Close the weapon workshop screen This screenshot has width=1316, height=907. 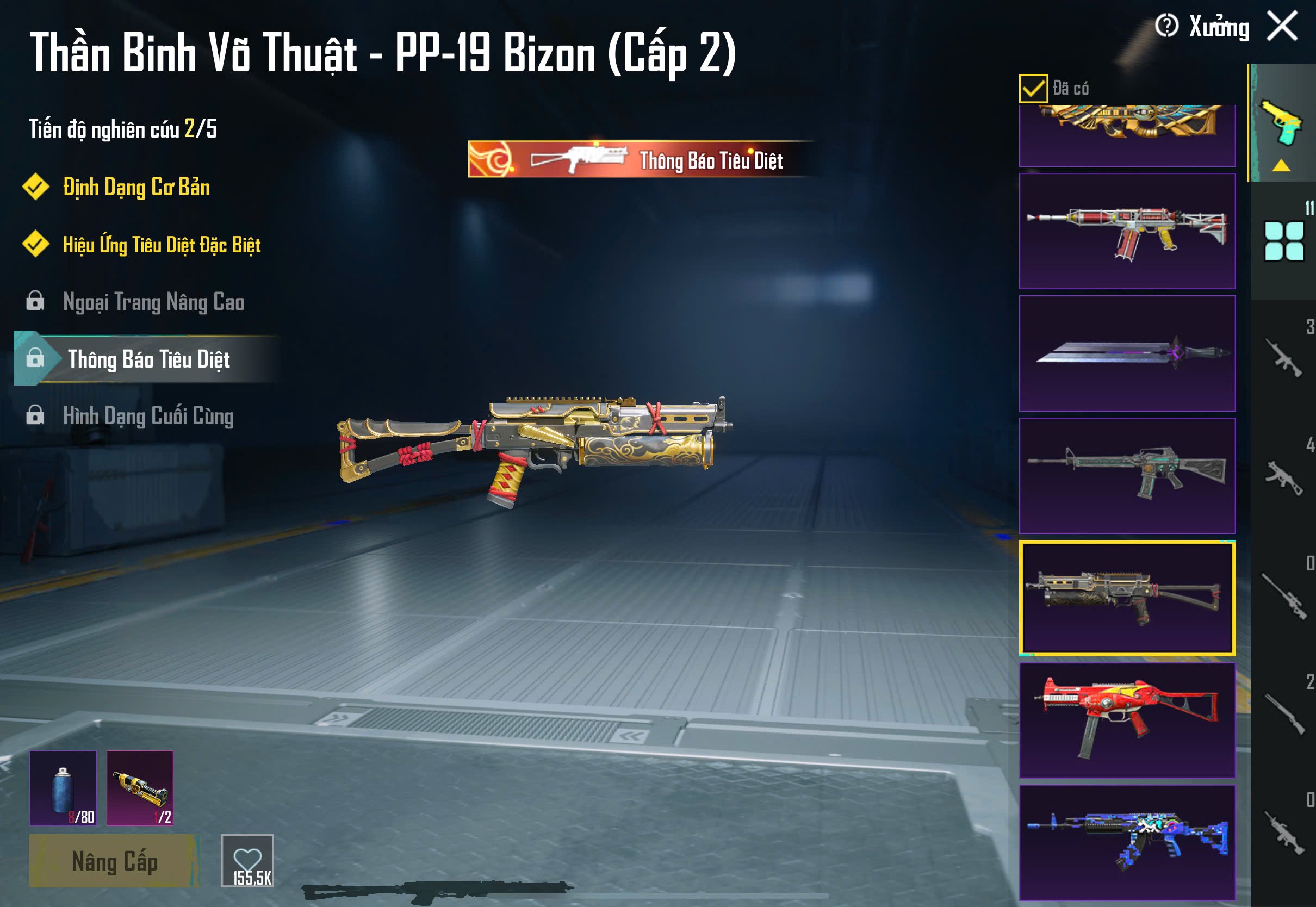click(x=1282, y=26)
